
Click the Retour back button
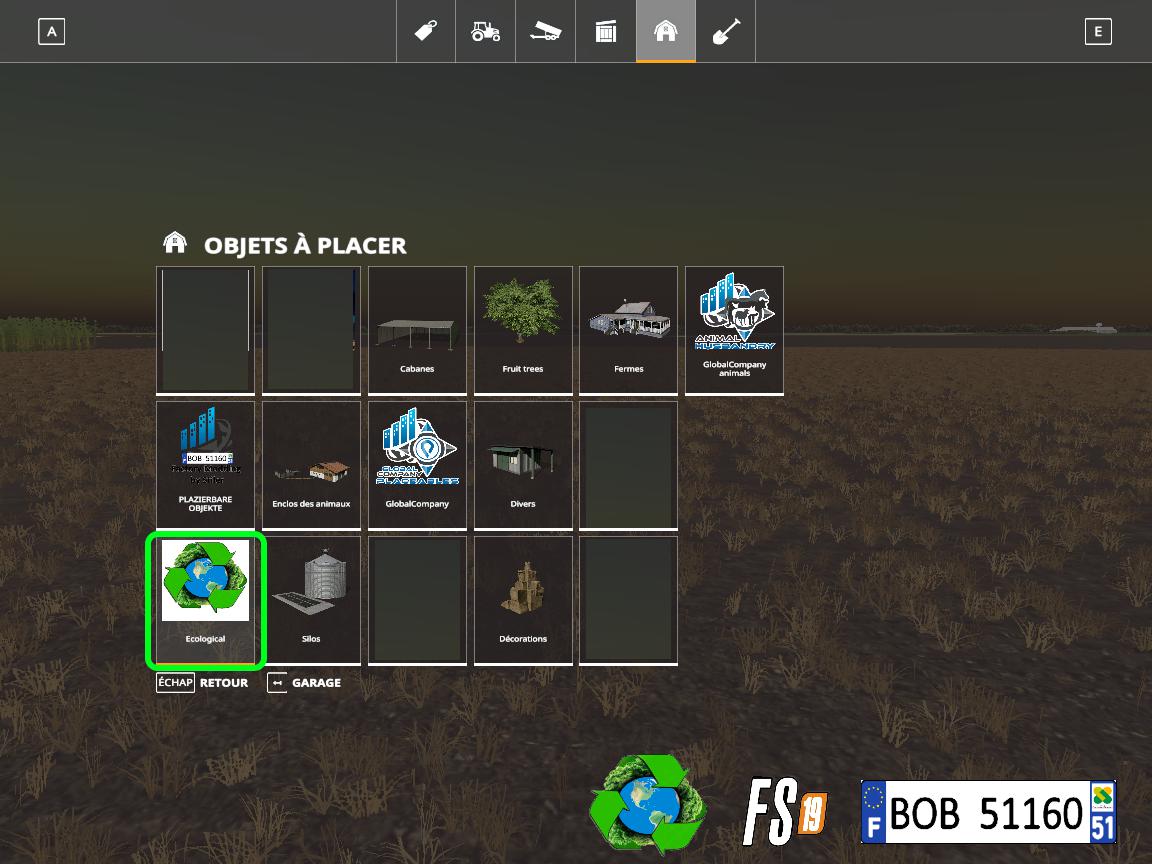point(203,683)
